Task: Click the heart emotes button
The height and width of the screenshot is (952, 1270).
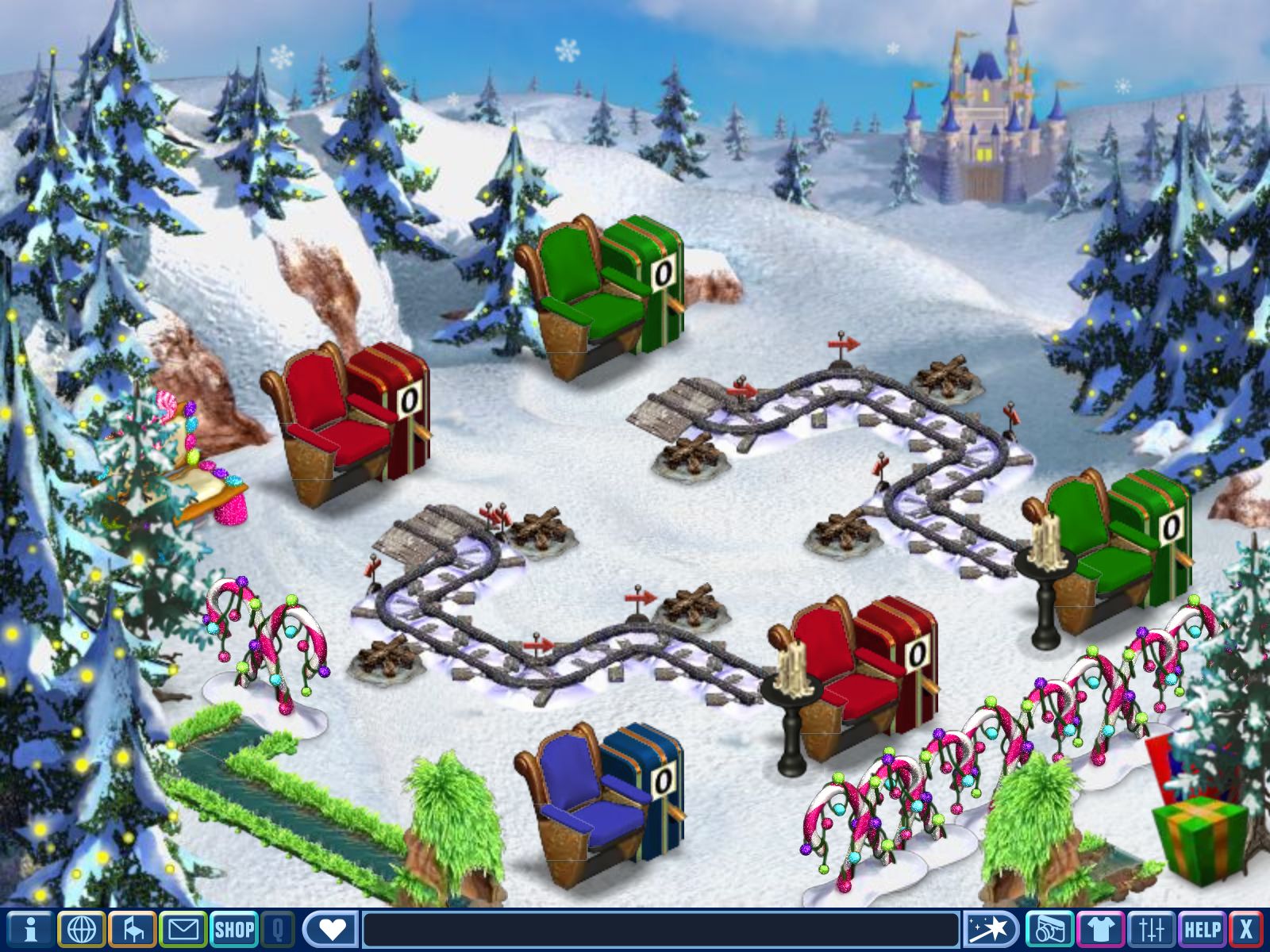Action: click(331, 929)
